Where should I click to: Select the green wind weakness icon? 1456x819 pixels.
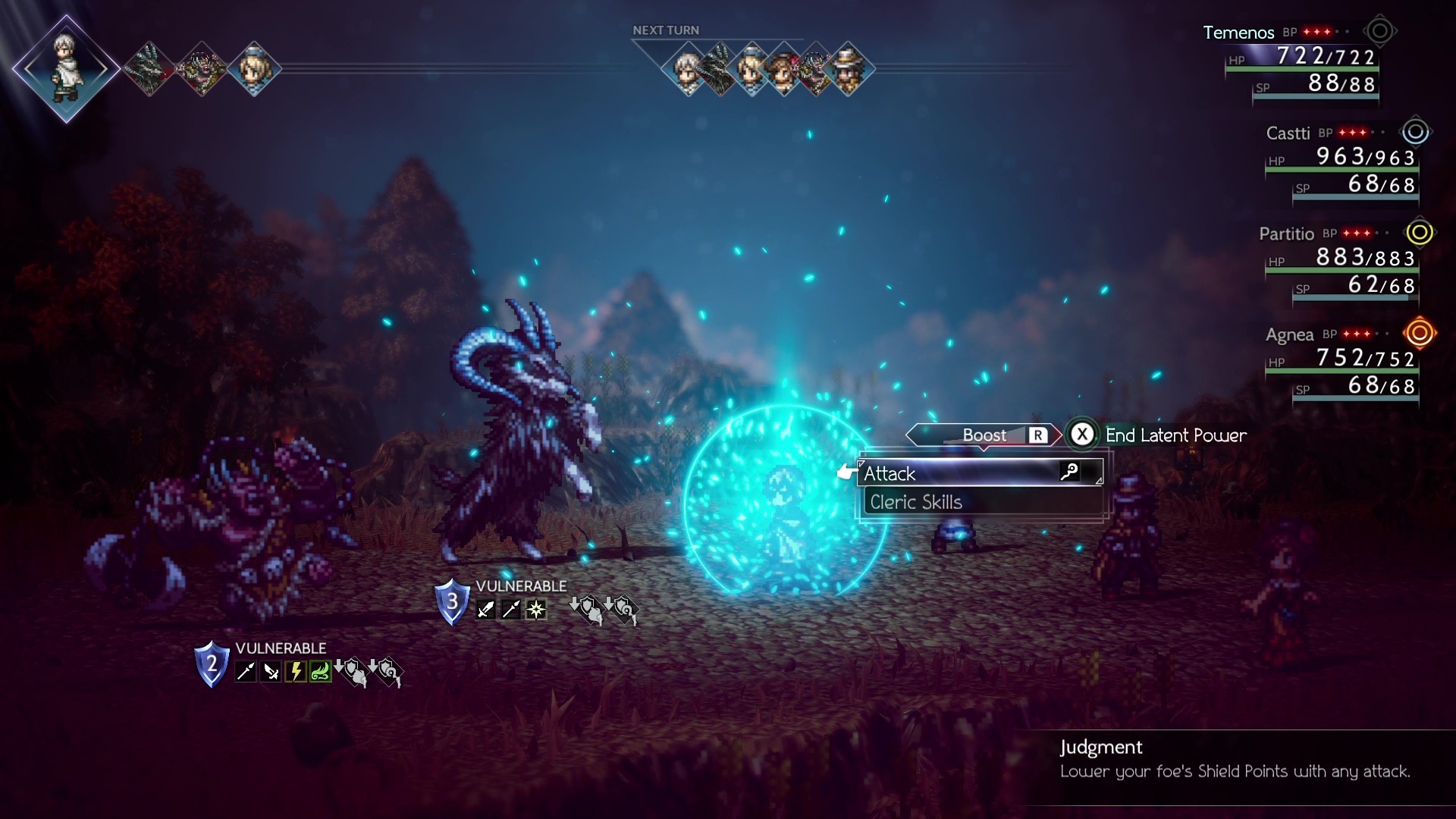(x=320, y=671)
